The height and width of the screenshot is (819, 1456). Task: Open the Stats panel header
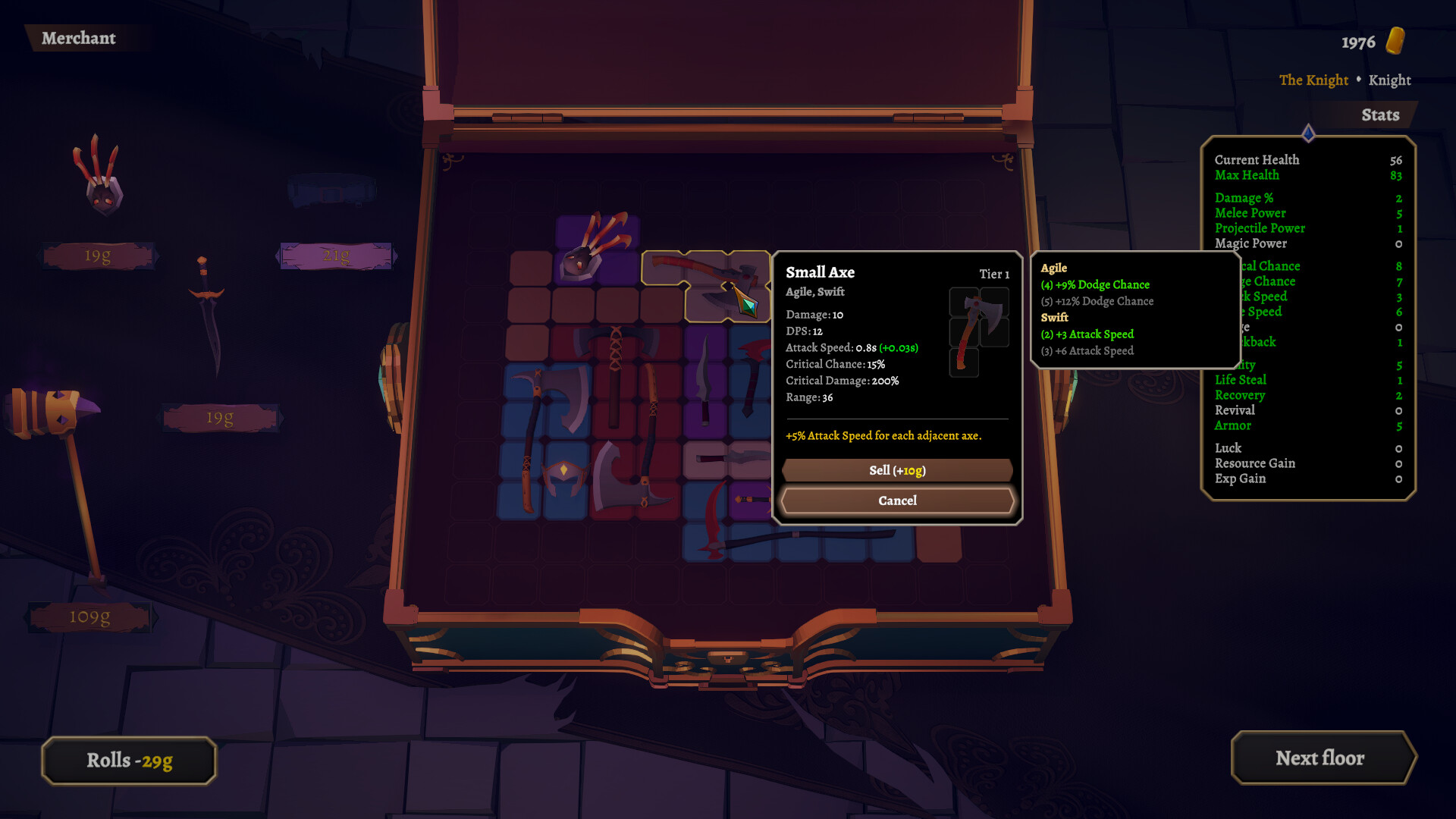pyautogui.click(x=1379, y=115)
